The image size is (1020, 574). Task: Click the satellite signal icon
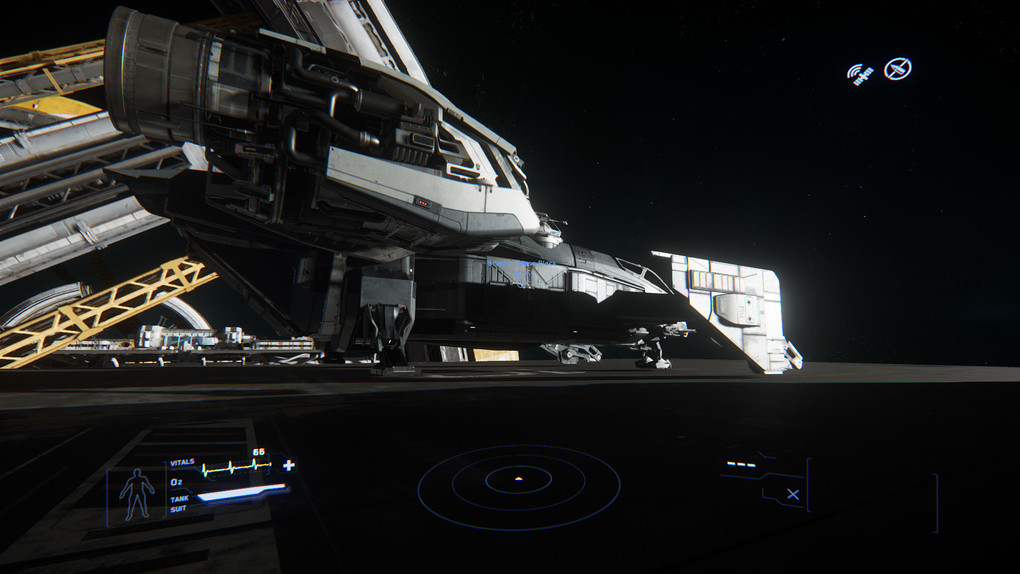coord(860,73)
